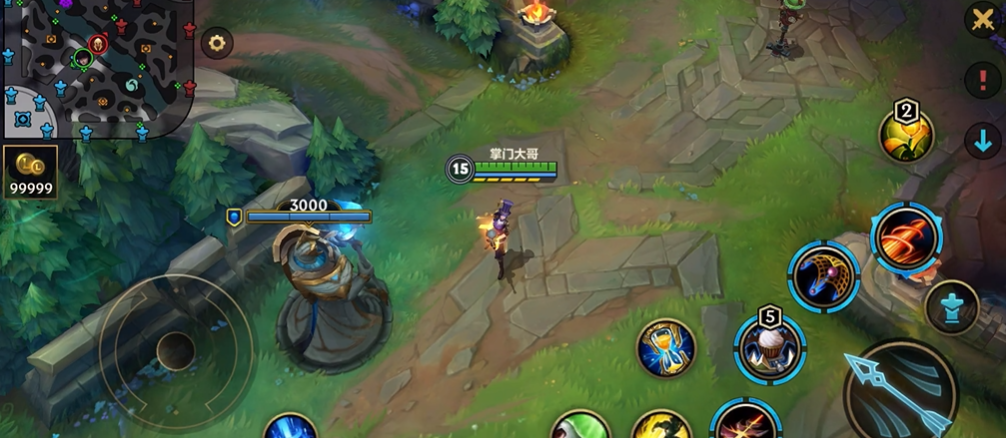This screenshot has width=1006, height=438.
Task: Cast the net ability
Action: 824,276
